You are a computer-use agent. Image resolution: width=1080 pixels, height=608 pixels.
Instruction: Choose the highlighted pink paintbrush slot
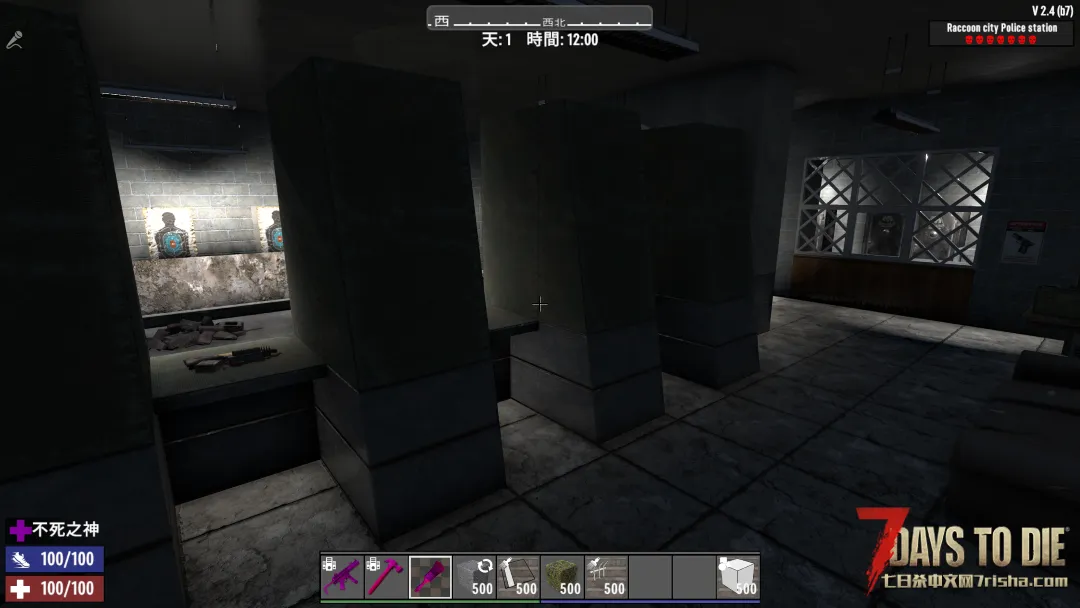coord(430,577)
